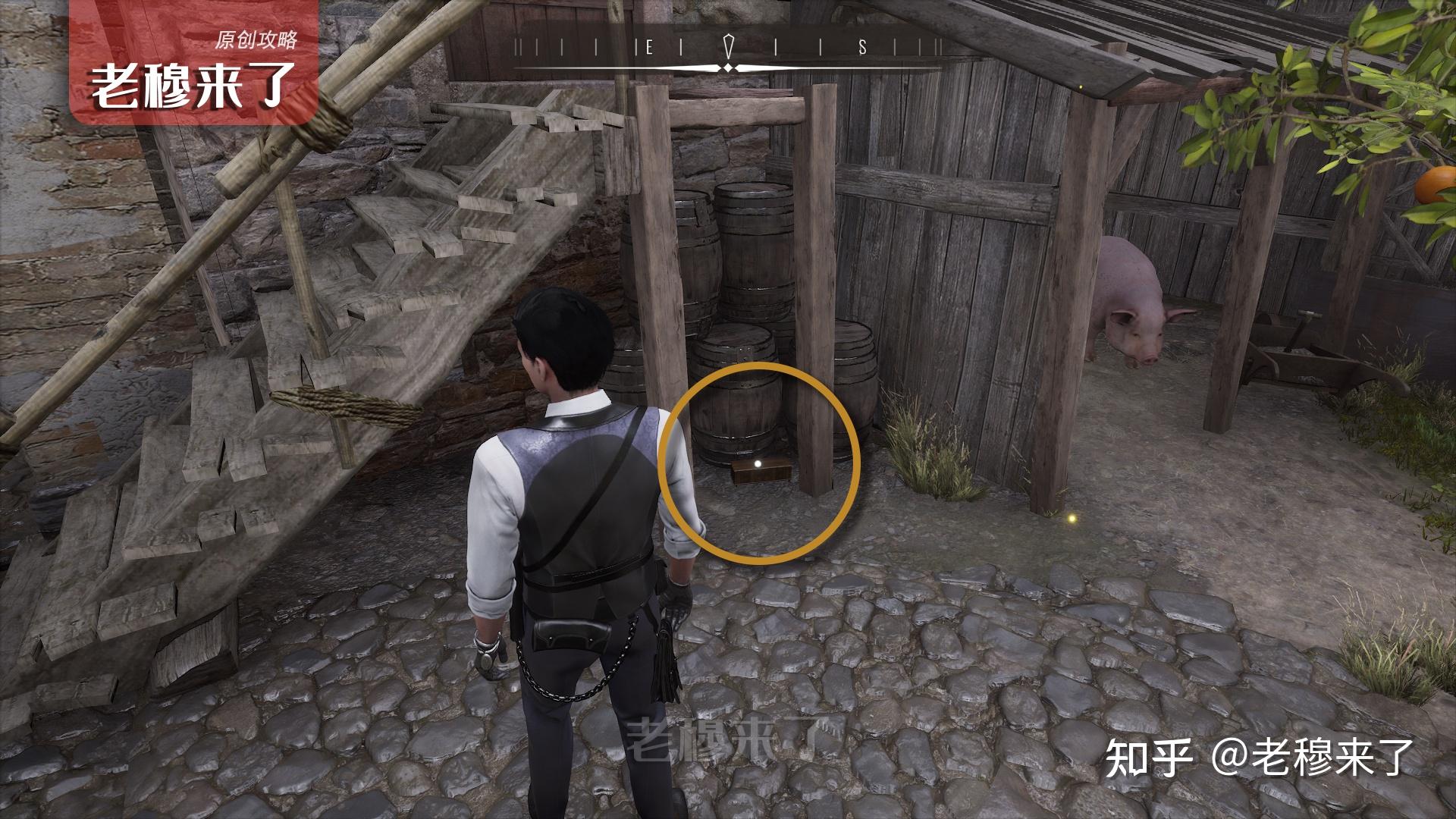This screenshot has width=1456, height=819.
Task: Open the 知乎 @老穆来了 watermark link
Action: (1259, 759)
